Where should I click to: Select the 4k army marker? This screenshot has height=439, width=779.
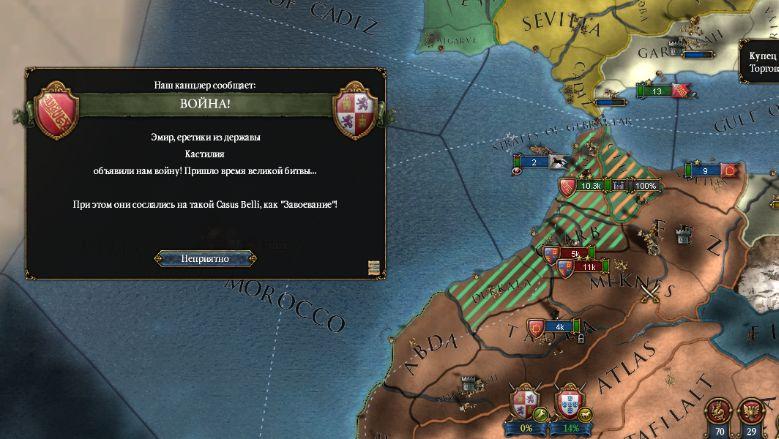click(559, 327)
